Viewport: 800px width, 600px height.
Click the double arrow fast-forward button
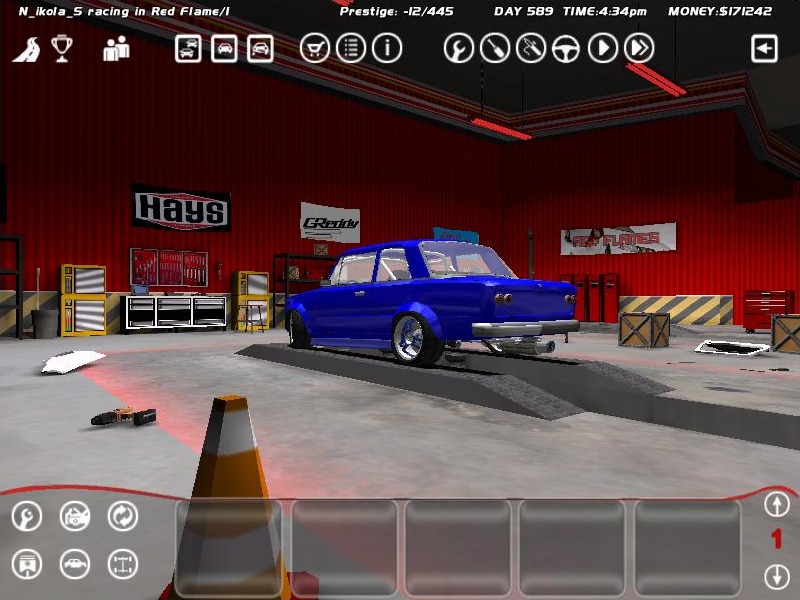coord(639,48)
